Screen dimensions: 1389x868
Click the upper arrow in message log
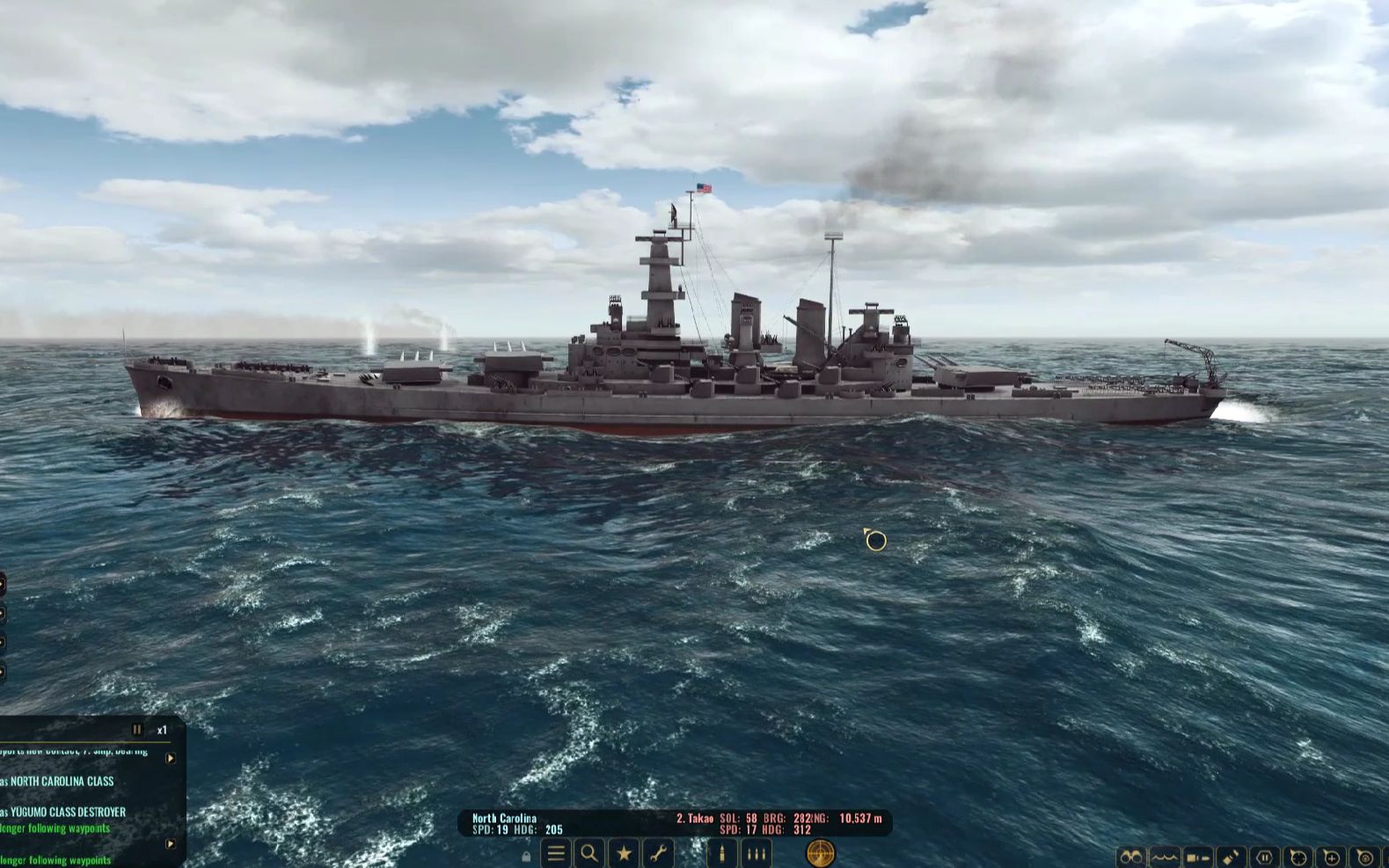[171, 758]
